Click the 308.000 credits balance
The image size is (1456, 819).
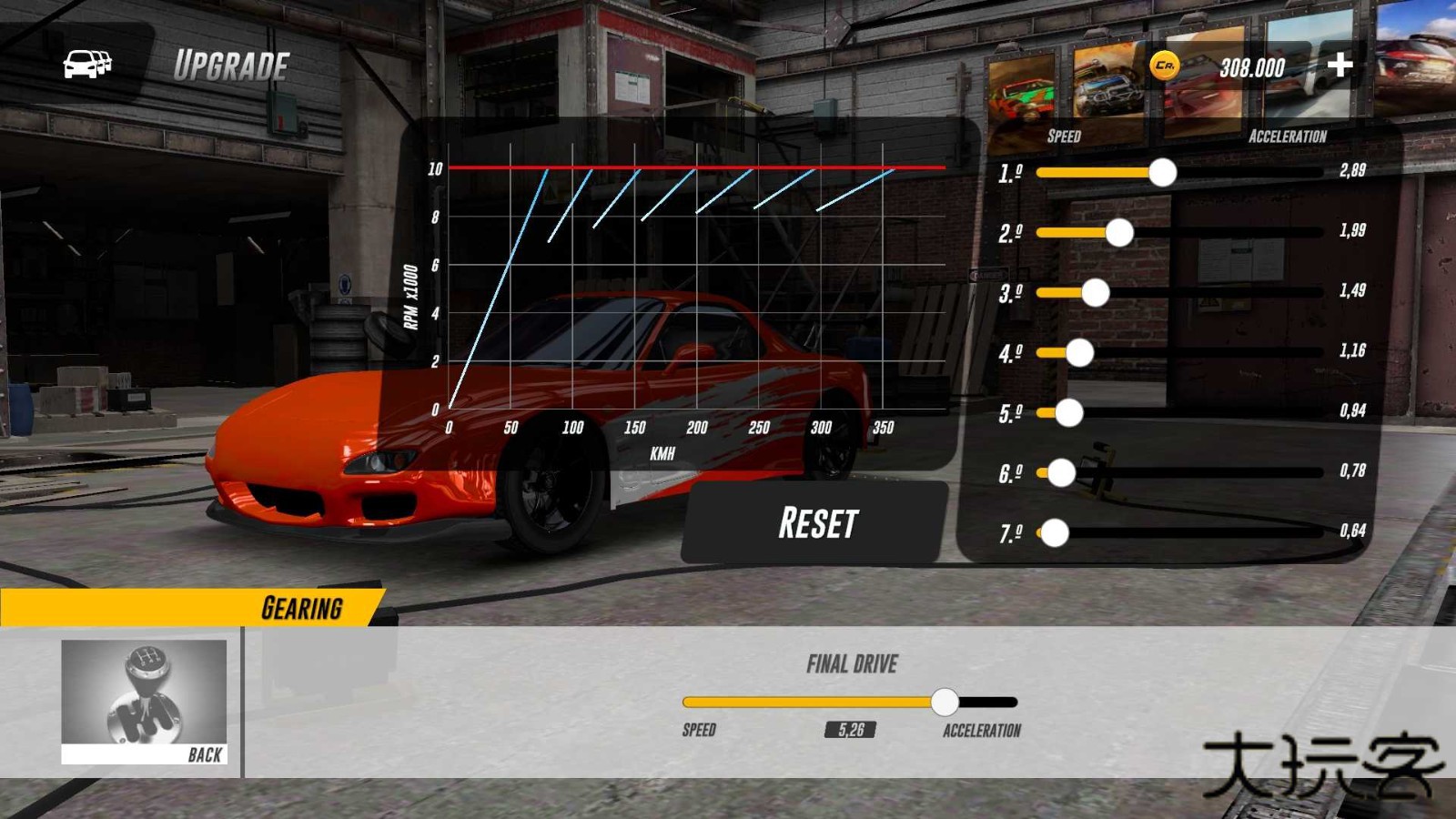pos(1251,66)
